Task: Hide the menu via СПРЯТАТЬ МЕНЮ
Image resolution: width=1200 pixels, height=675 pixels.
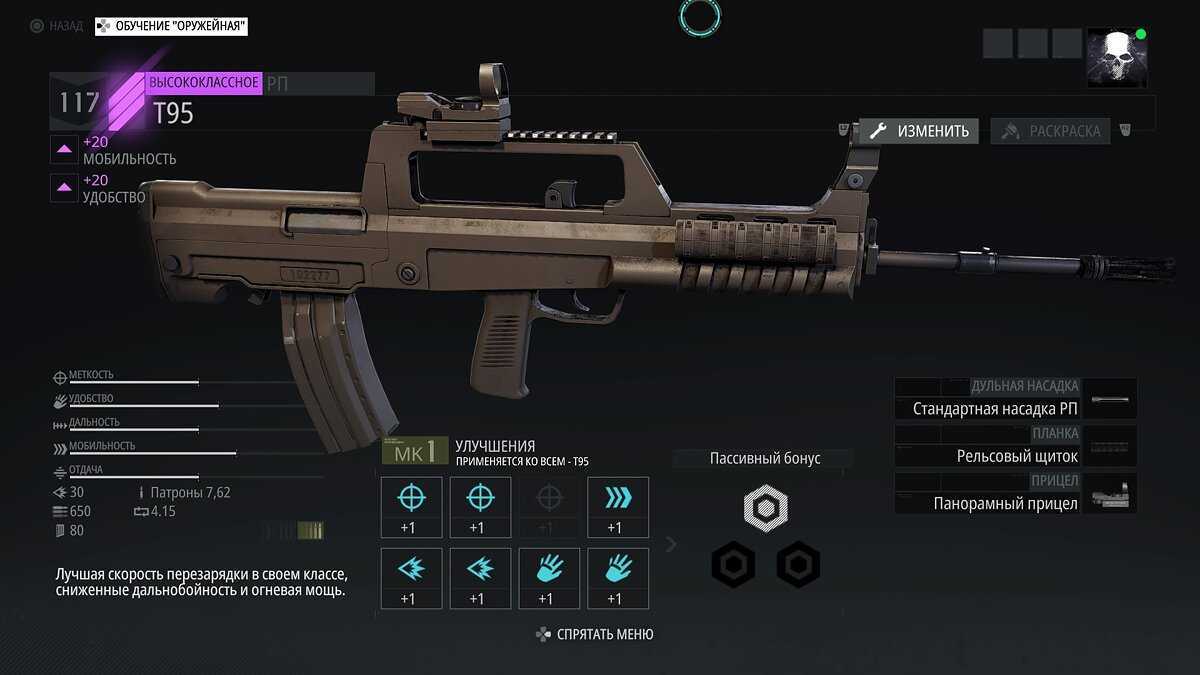Action: (x=596, y=634)
